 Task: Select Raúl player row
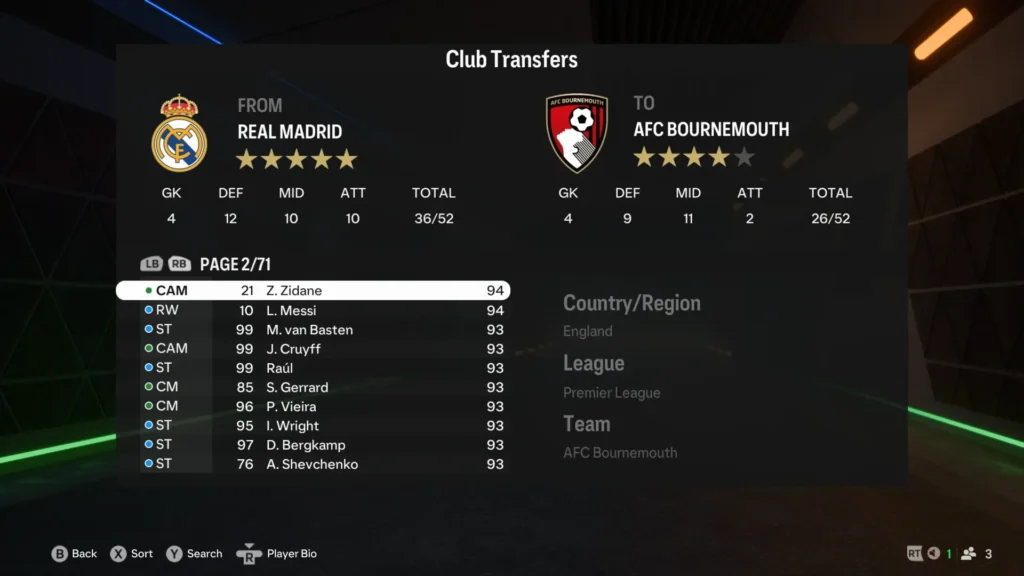coord(313,368)
